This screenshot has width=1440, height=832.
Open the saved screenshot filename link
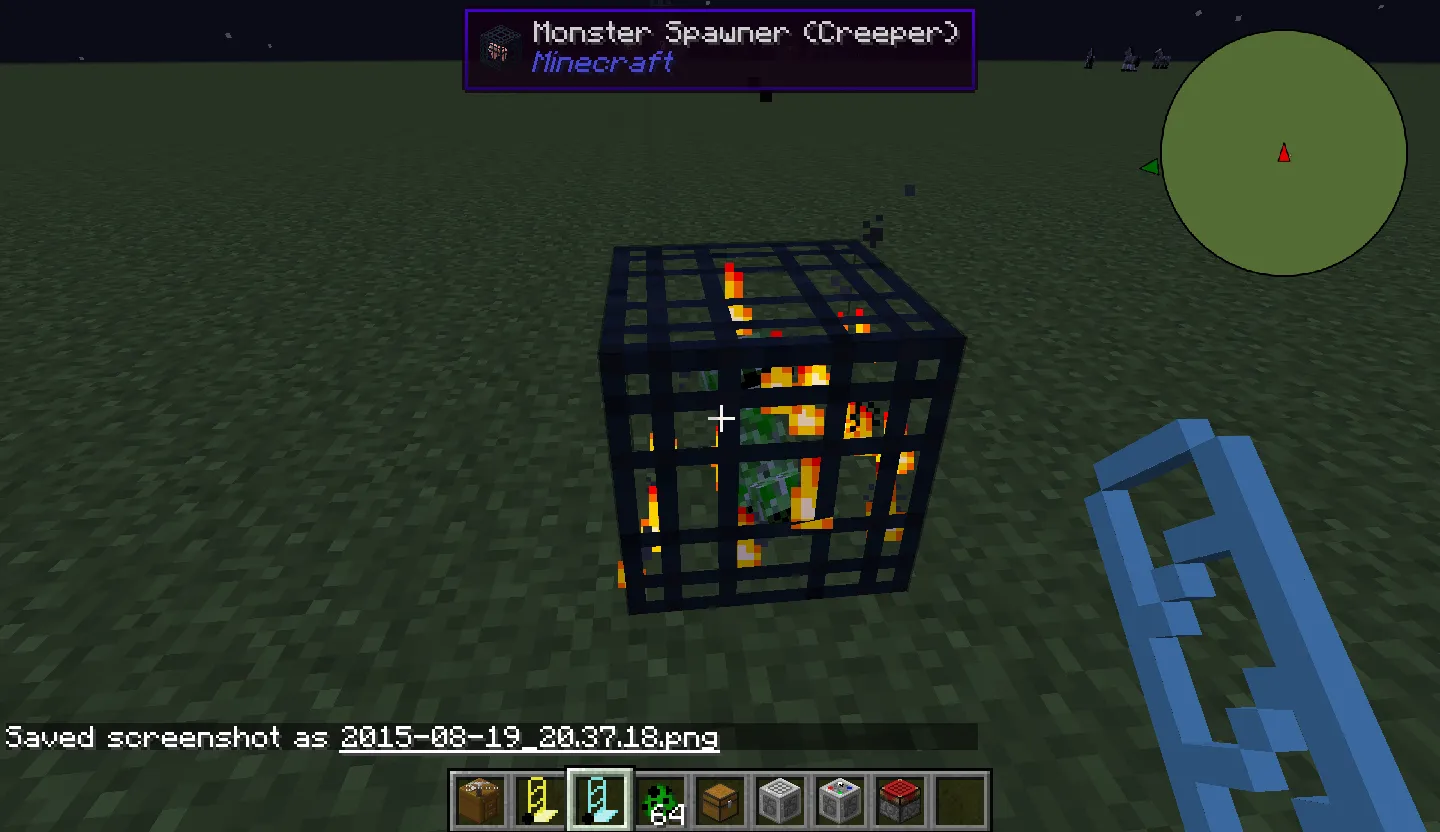tap(530, 737)
